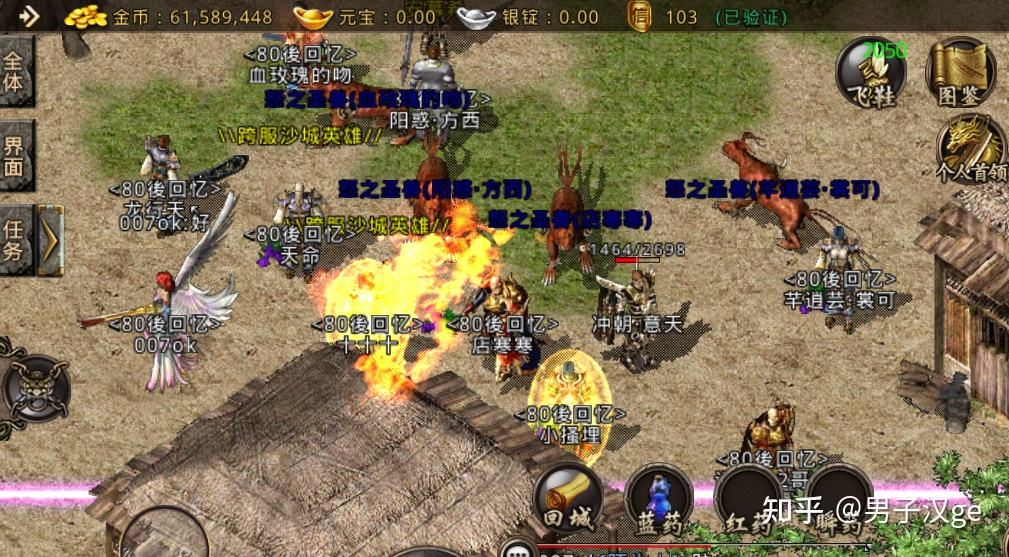Viewport: 1009px width, 557px height.
Task: Open the 任务 quest tab
Action: pyautogui.click(x=15, y=240)
